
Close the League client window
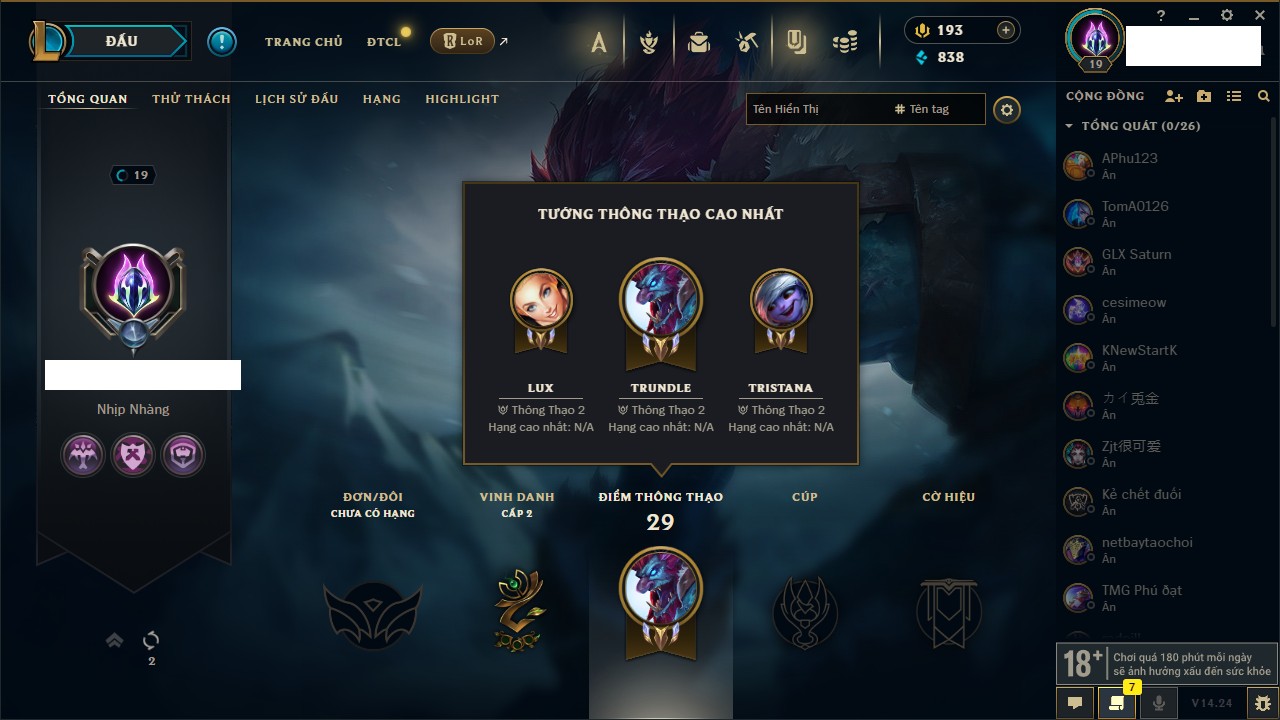point(1260,16)
